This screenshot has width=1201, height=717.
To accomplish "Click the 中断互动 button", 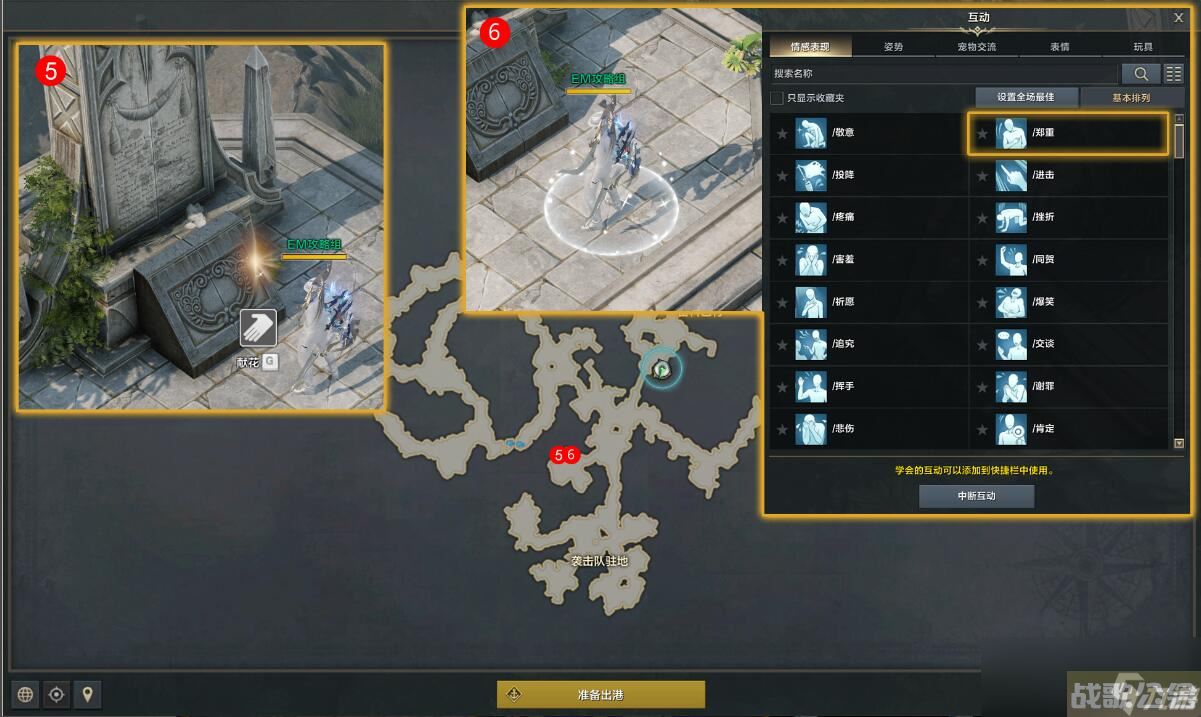I will tap(976, 496).
